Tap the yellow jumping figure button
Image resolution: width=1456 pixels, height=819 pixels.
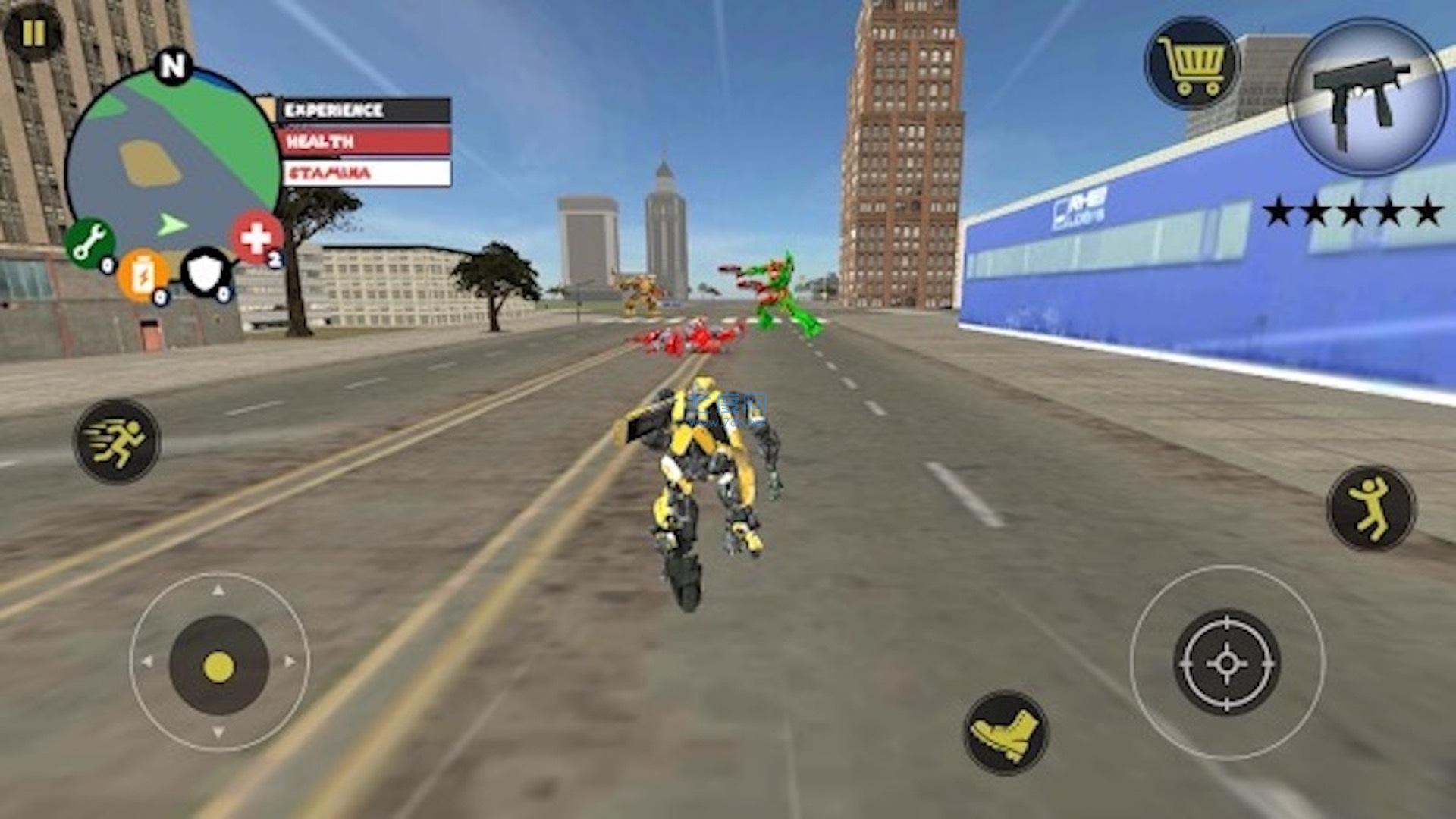[x=1371, y=508]
